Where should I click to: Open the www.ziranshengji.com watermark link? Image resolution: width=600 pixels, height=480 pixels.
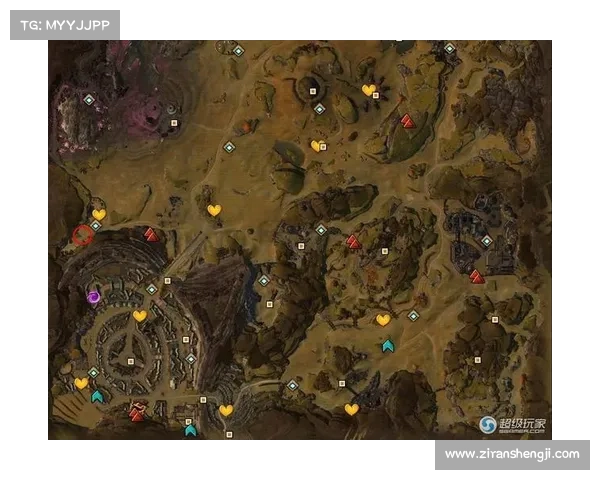tap(511, 454)
